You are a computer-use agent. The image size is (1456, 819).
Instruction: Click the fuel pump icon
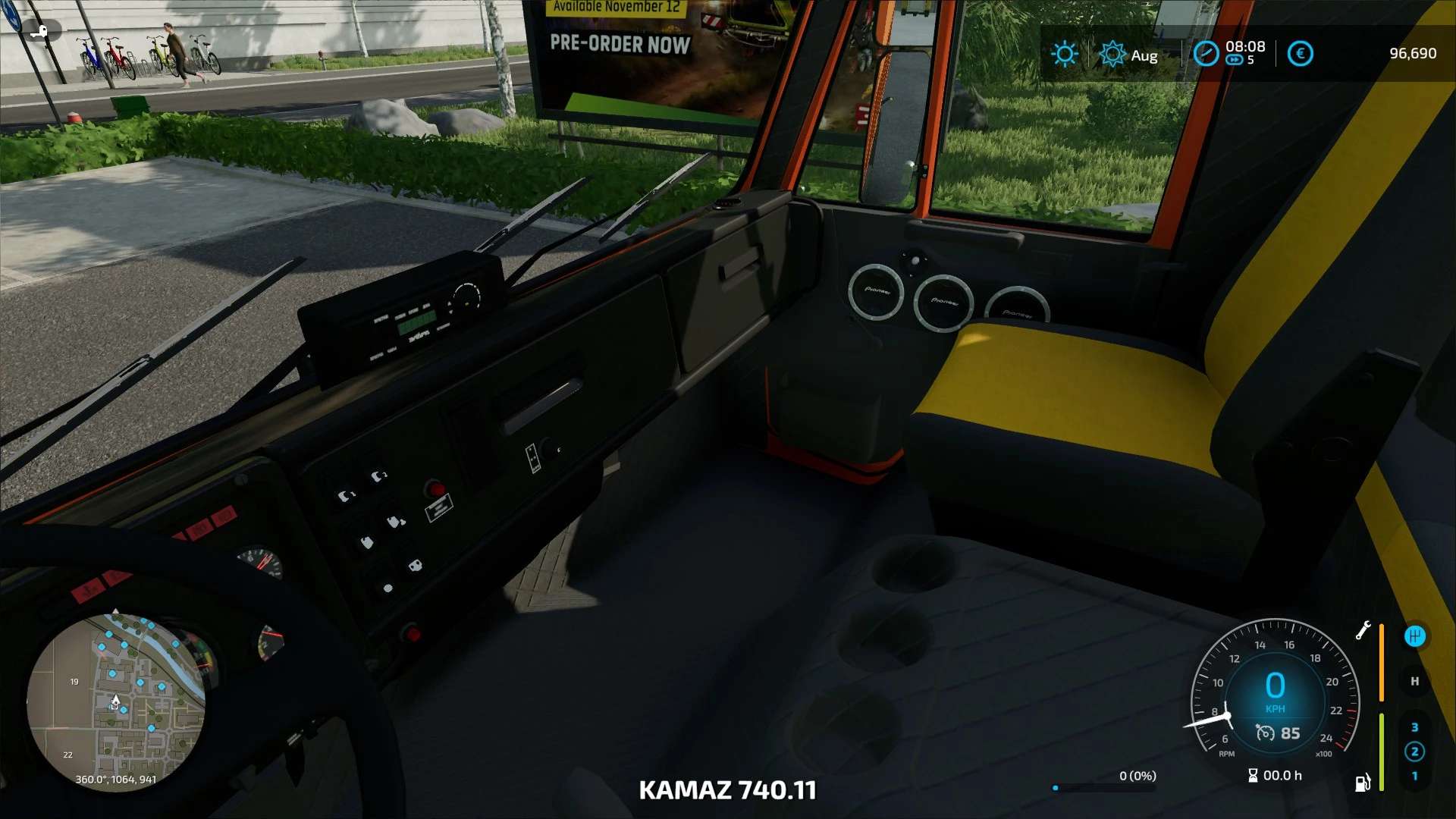1363,783
